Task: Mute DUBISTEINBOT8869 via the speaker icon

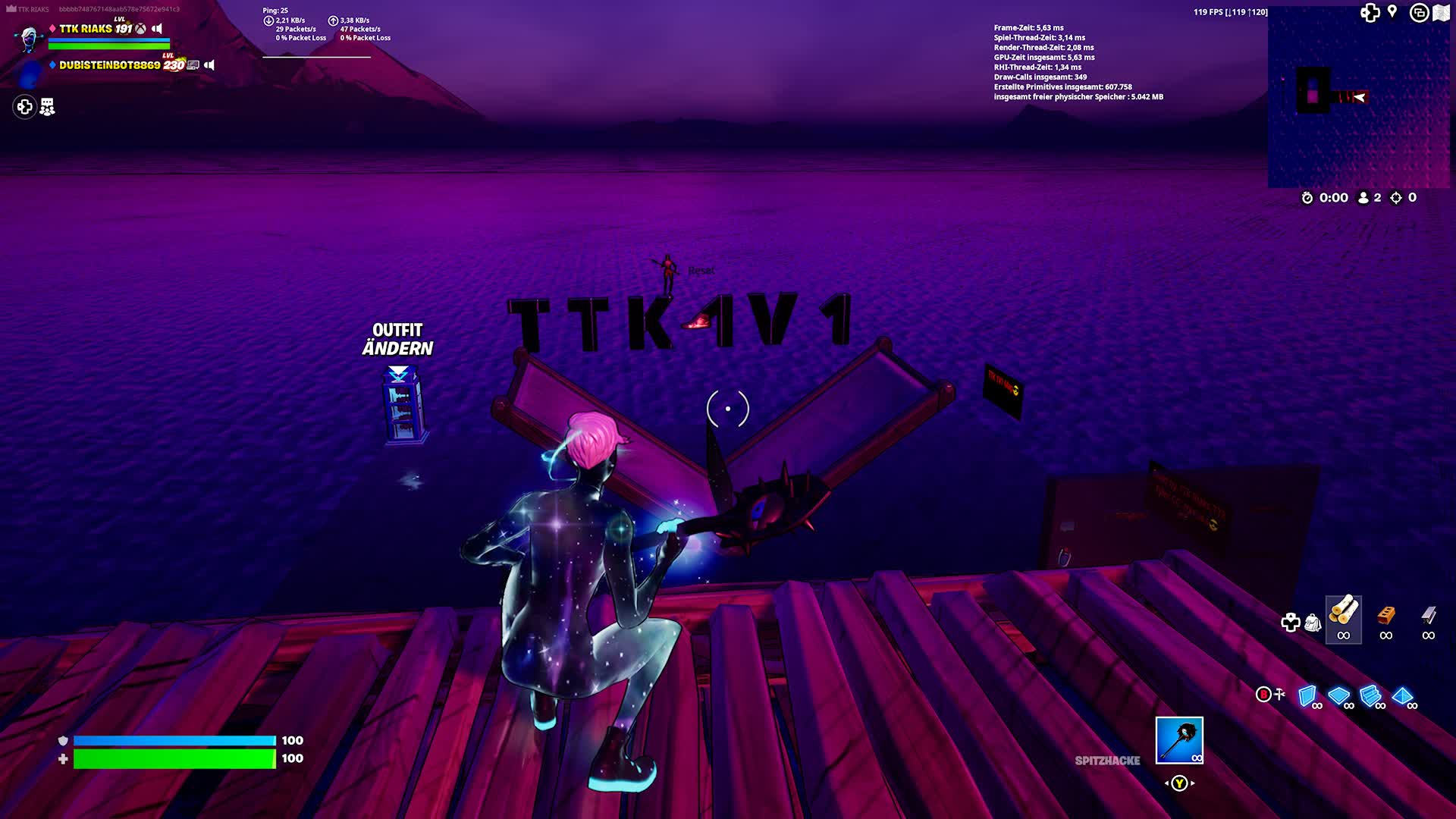Action: click(x=209, y=65)
